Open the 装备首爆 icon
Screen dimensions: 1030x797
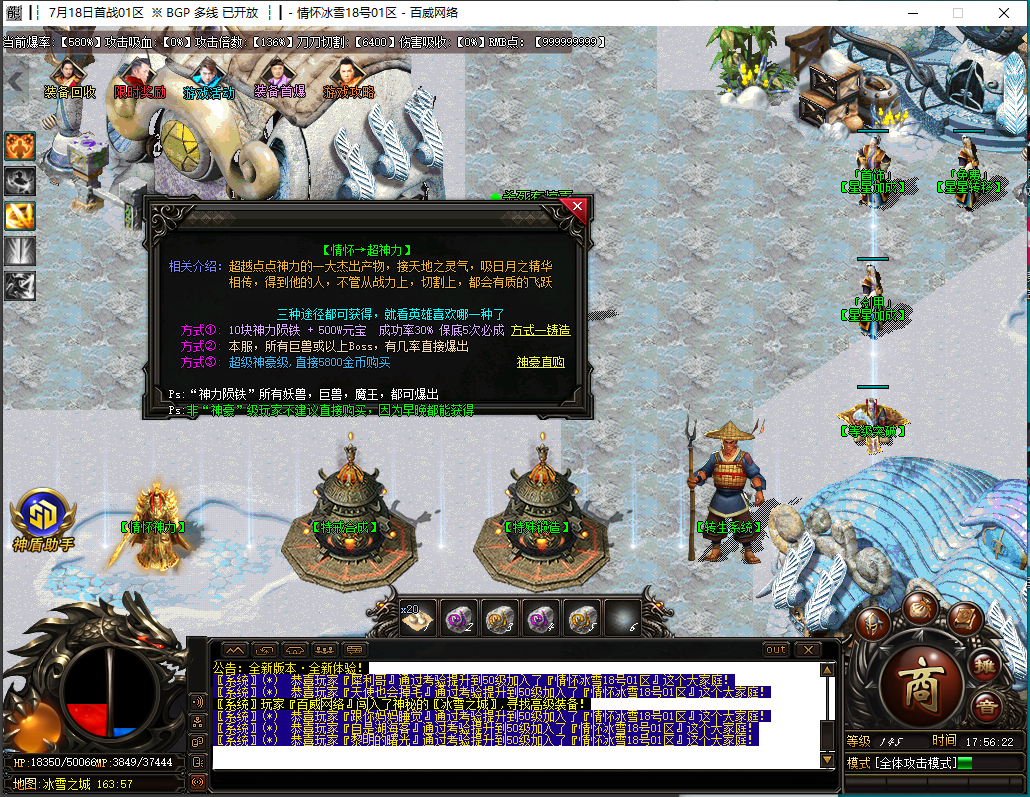click(279, 79)
